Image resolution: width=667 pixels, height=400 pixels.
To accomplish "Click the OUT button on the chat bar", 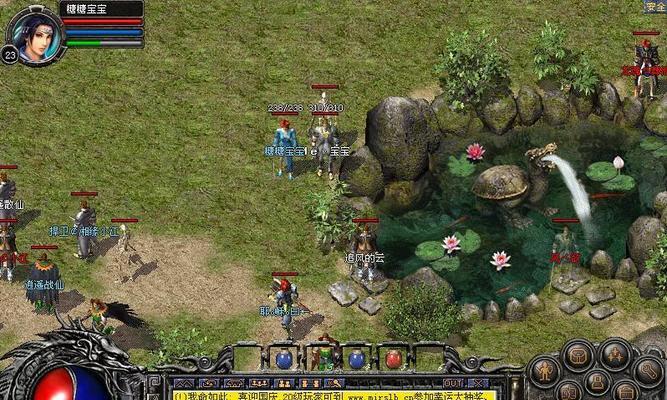I will click(453, 383).
